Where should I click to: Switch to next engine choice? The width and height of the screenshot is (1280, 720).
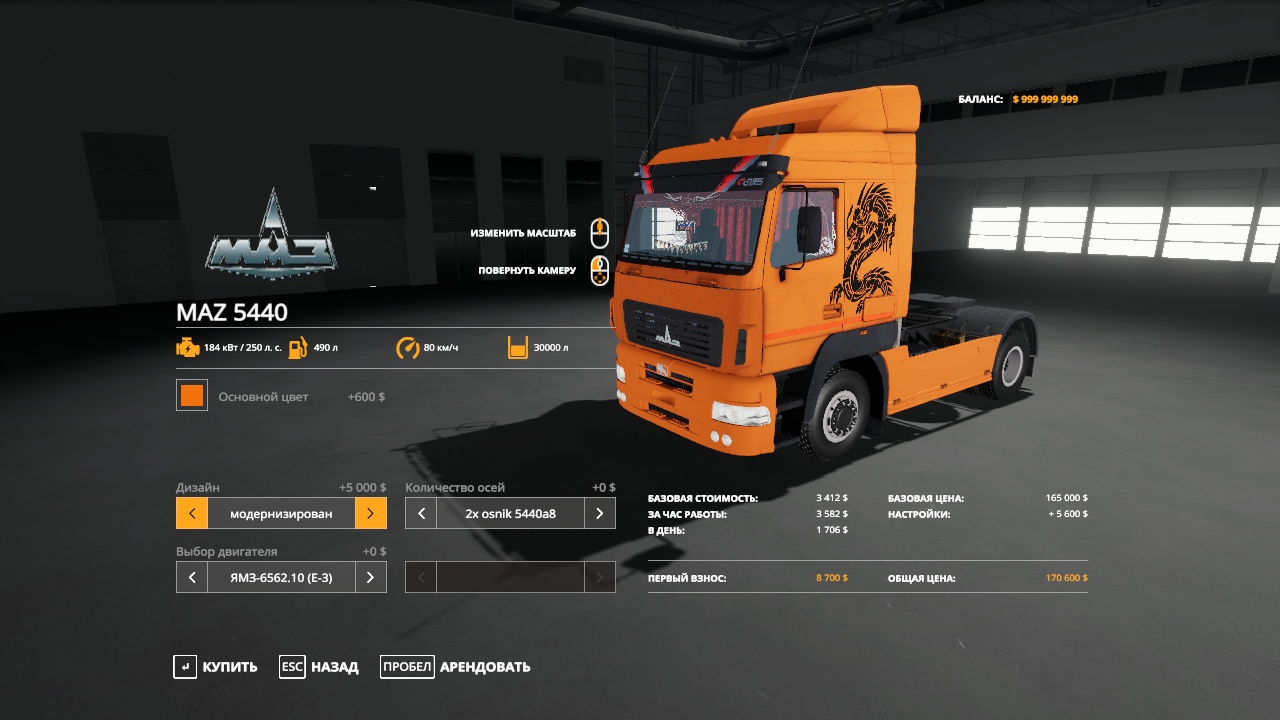tap(370, 577)
